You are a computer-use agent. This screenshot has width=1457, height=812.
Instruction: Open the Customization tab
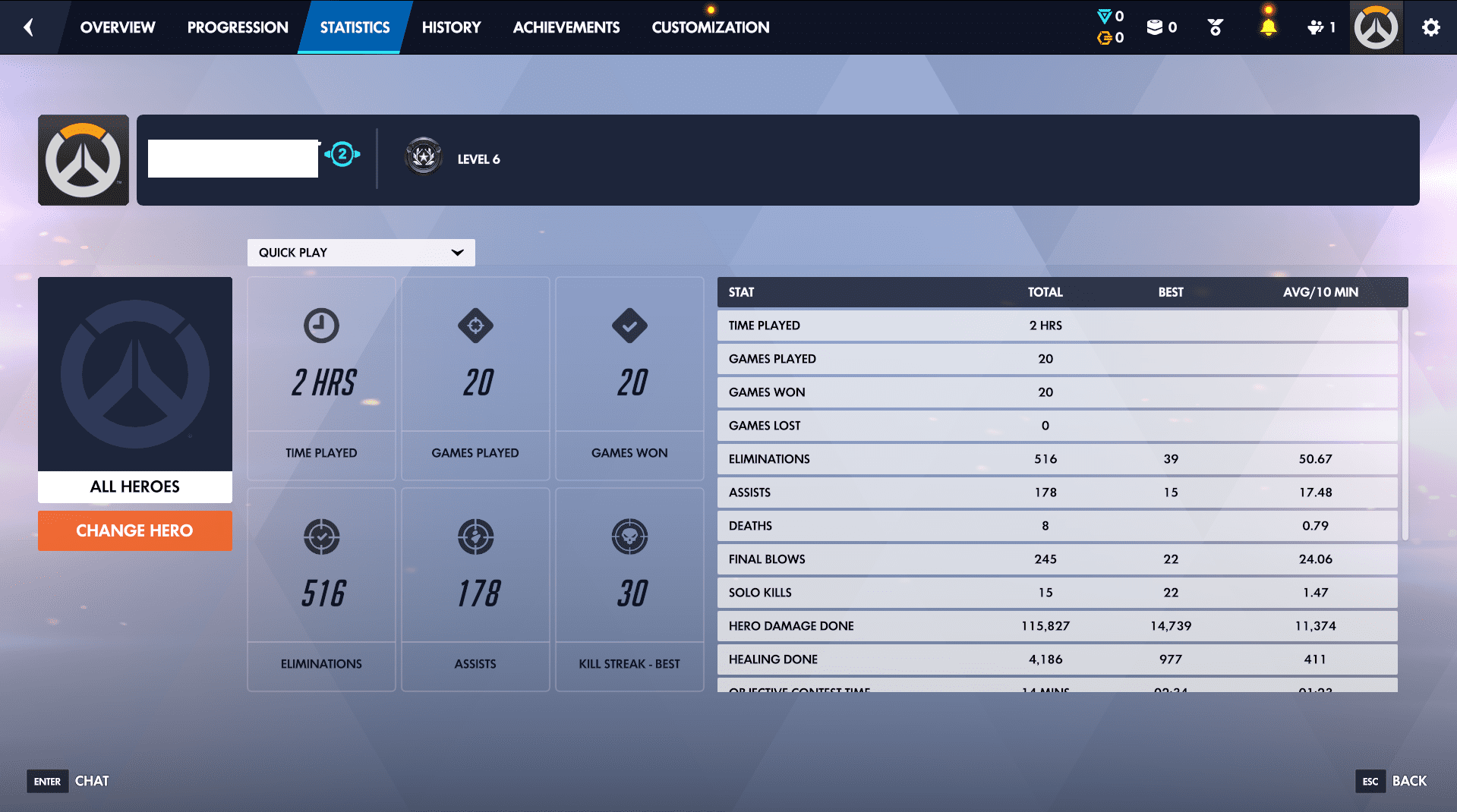coord(709,27)
